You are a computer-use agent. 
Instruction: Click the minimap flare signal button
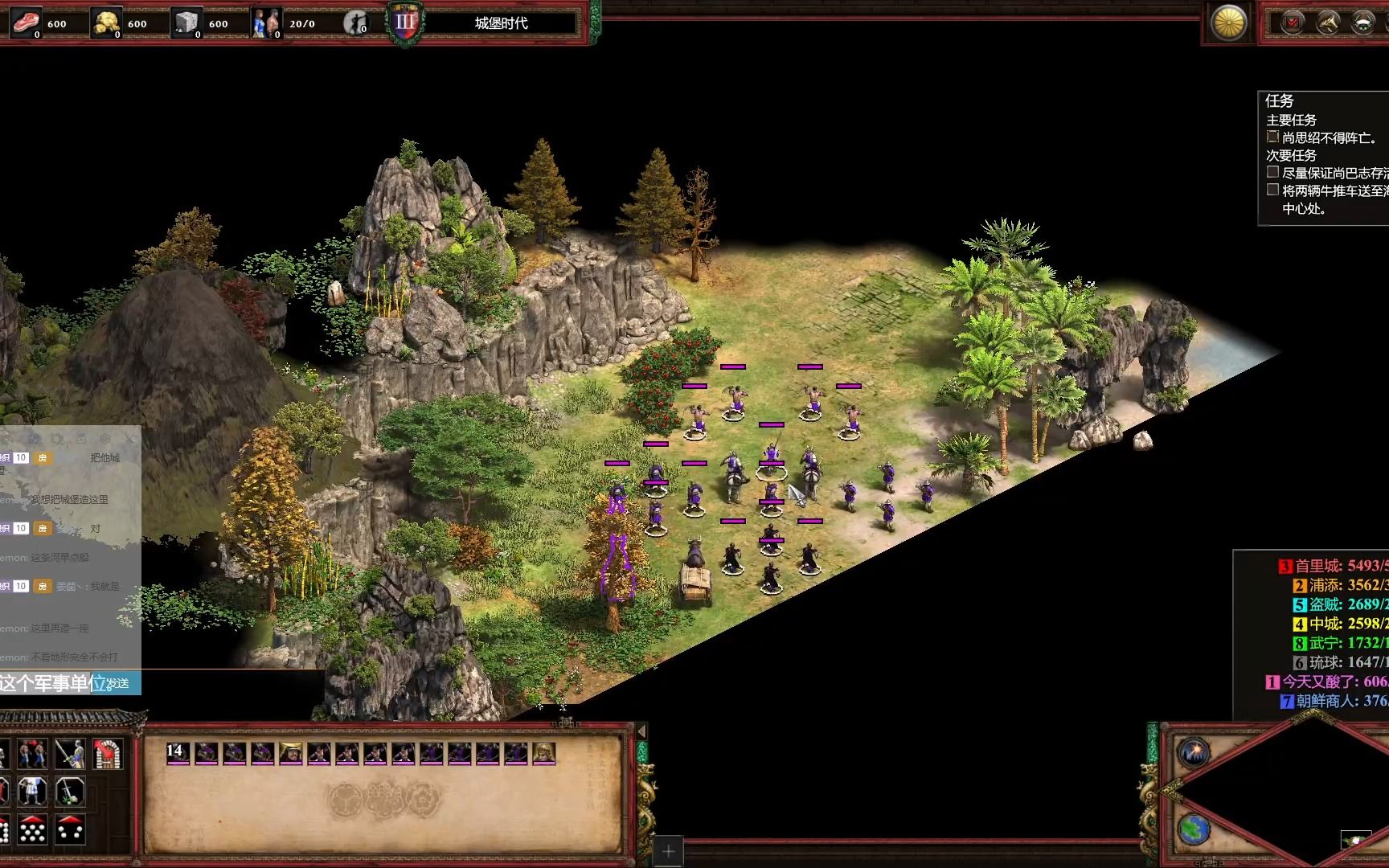click(x=1194, y=753)
